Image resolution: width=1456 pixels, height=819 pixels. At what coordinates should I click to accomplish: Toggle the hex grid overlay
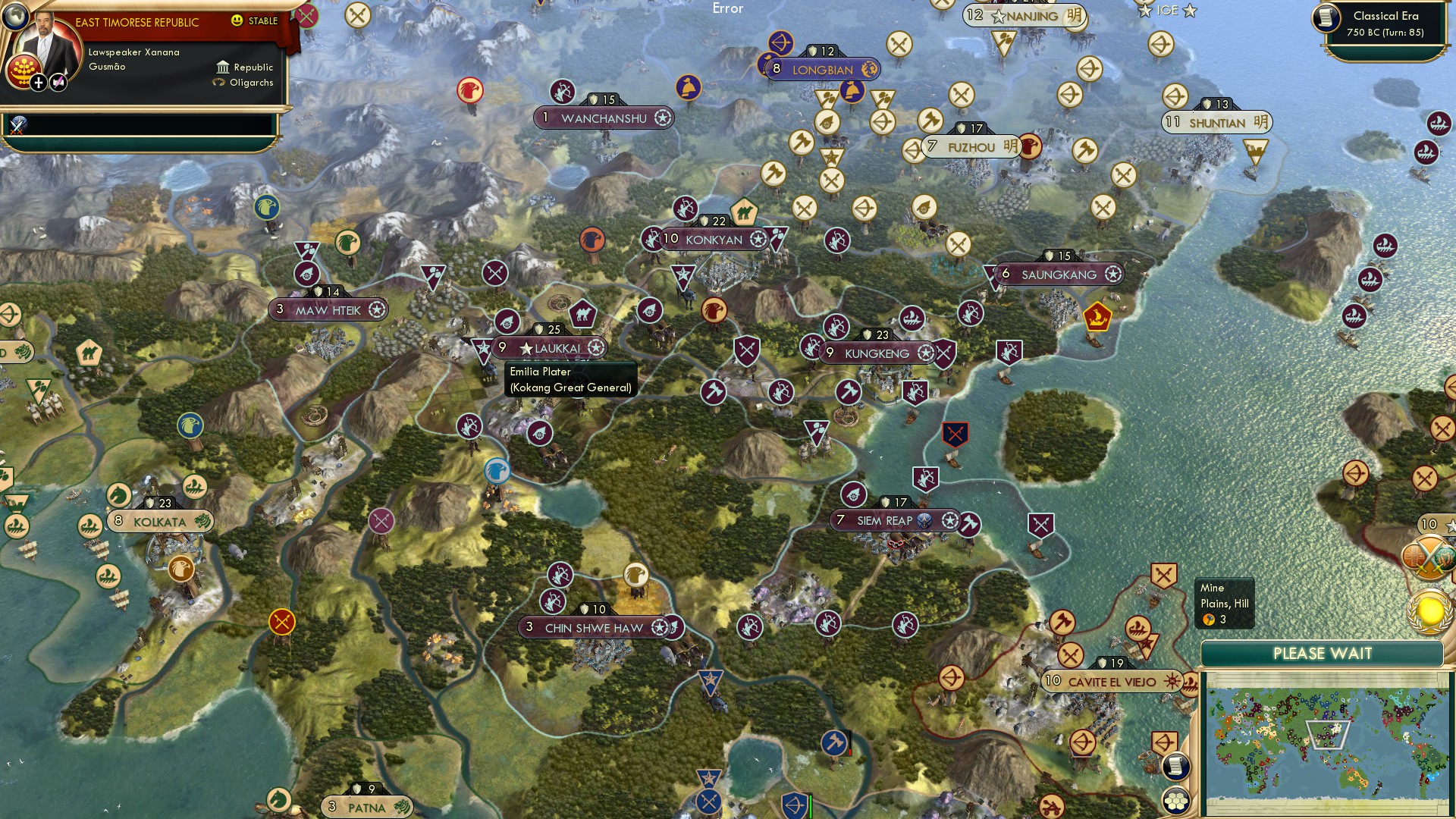point(1175,800)
